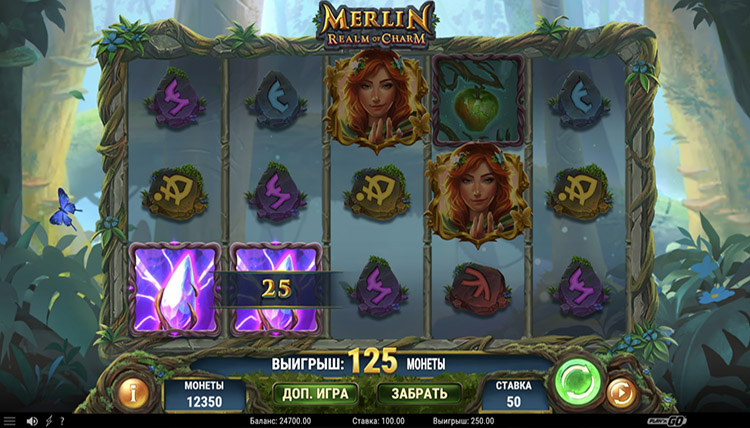Open the МОНЕТЫ coins panel
Image resolution: width=750 pixels, height=428 pixels.
point(203,393)
